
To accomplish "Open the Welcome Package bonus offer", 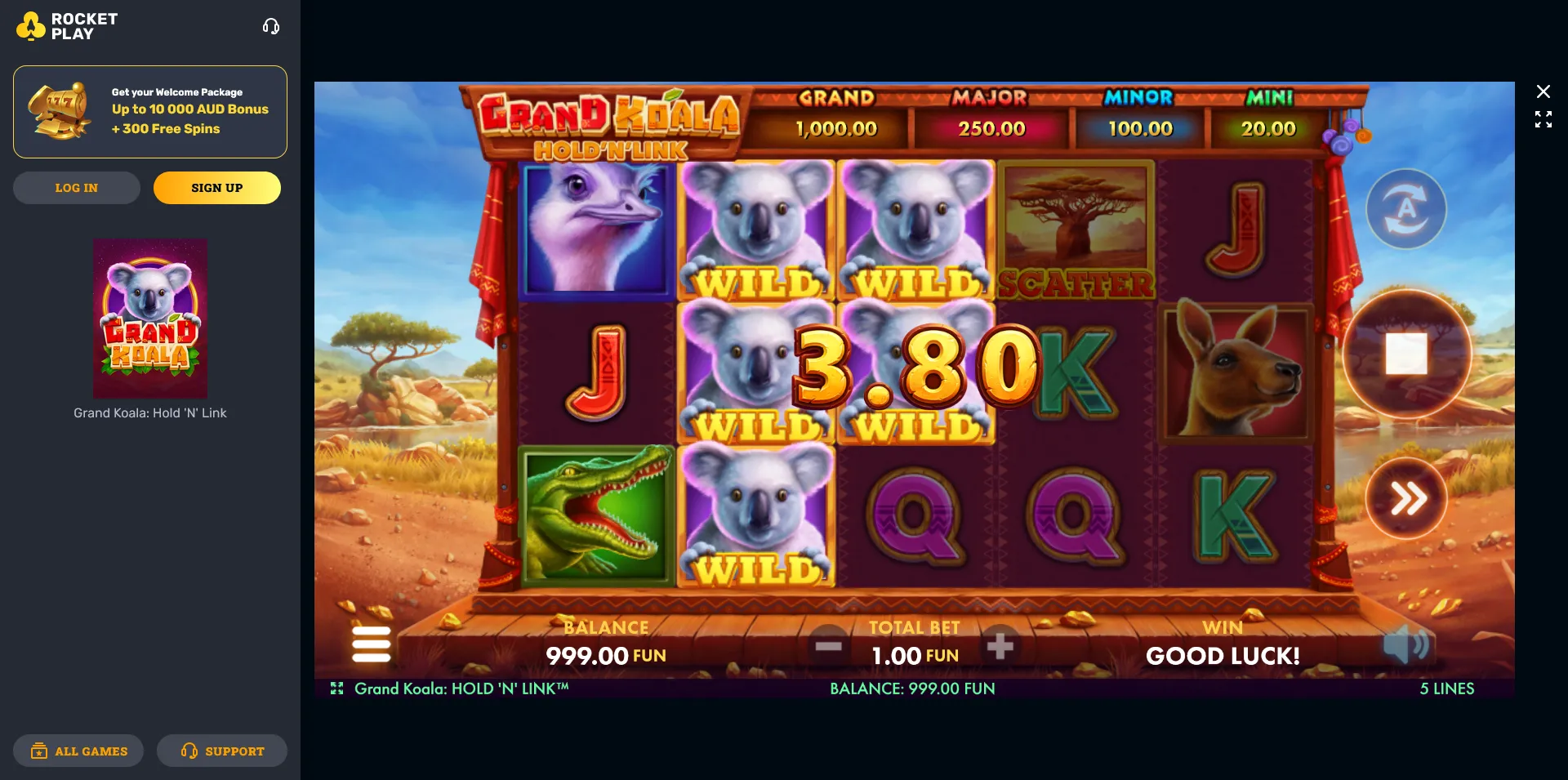I will point(149,112).
